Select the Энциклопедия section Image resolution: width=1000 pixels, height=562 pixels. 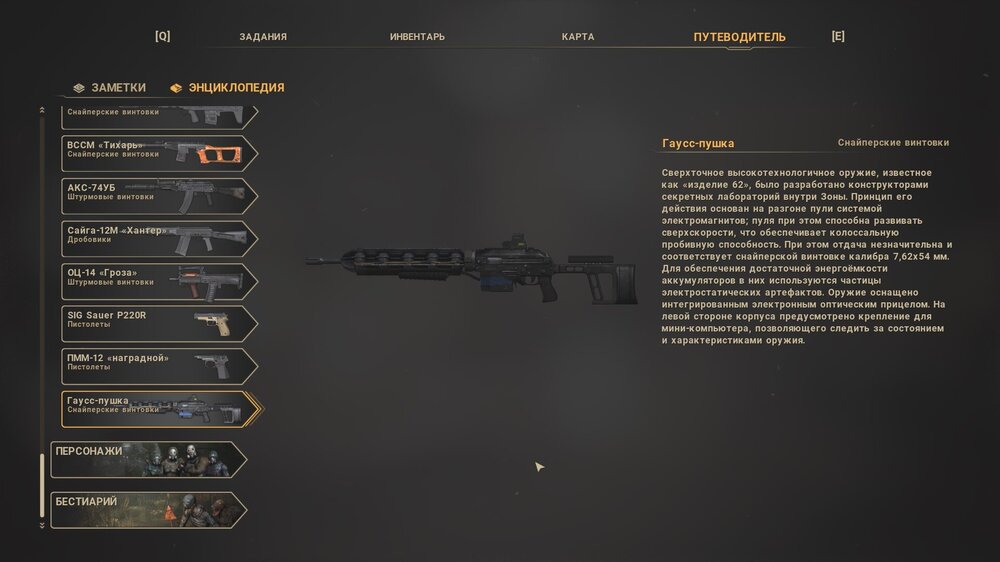228,88
